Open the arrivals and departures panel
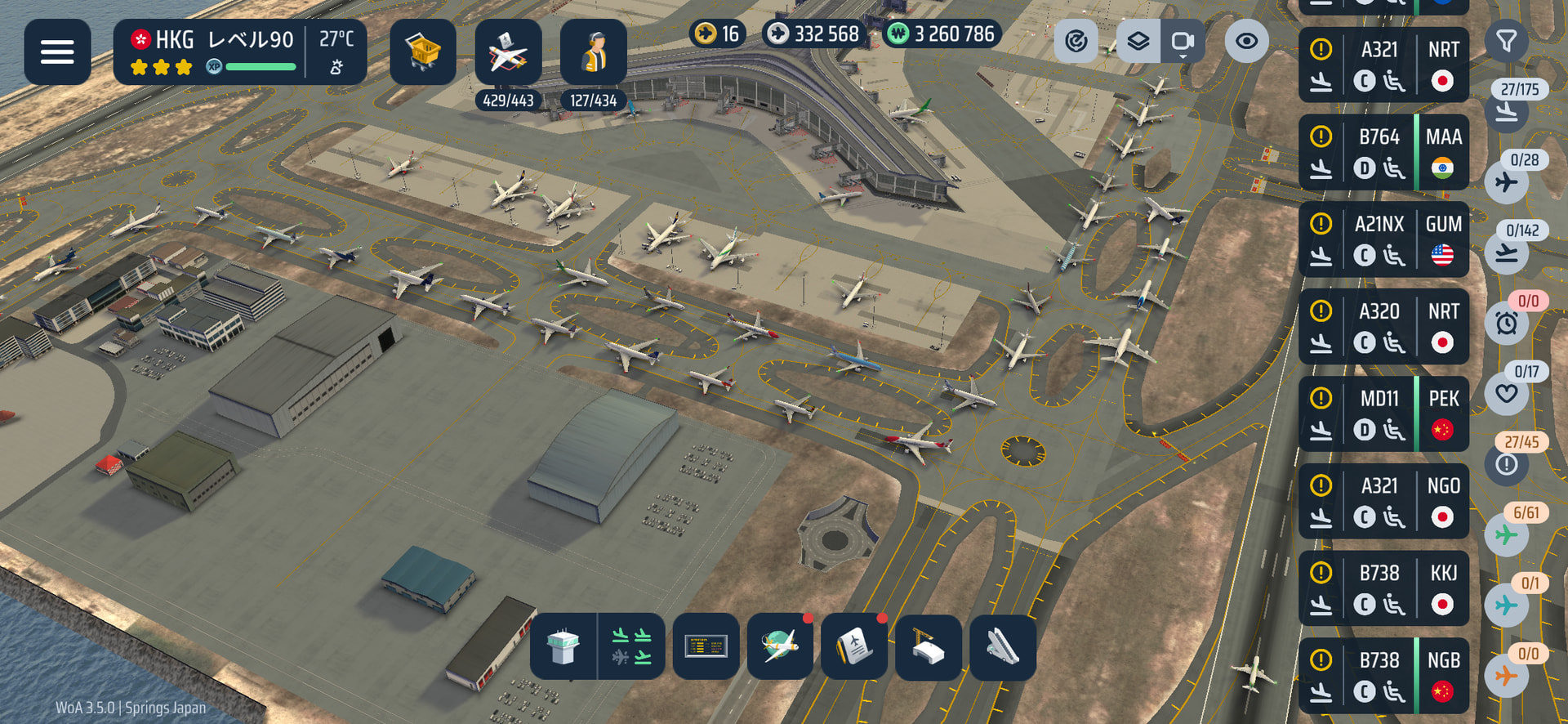This screenshot has width=1568, height=724. (631, 647)
